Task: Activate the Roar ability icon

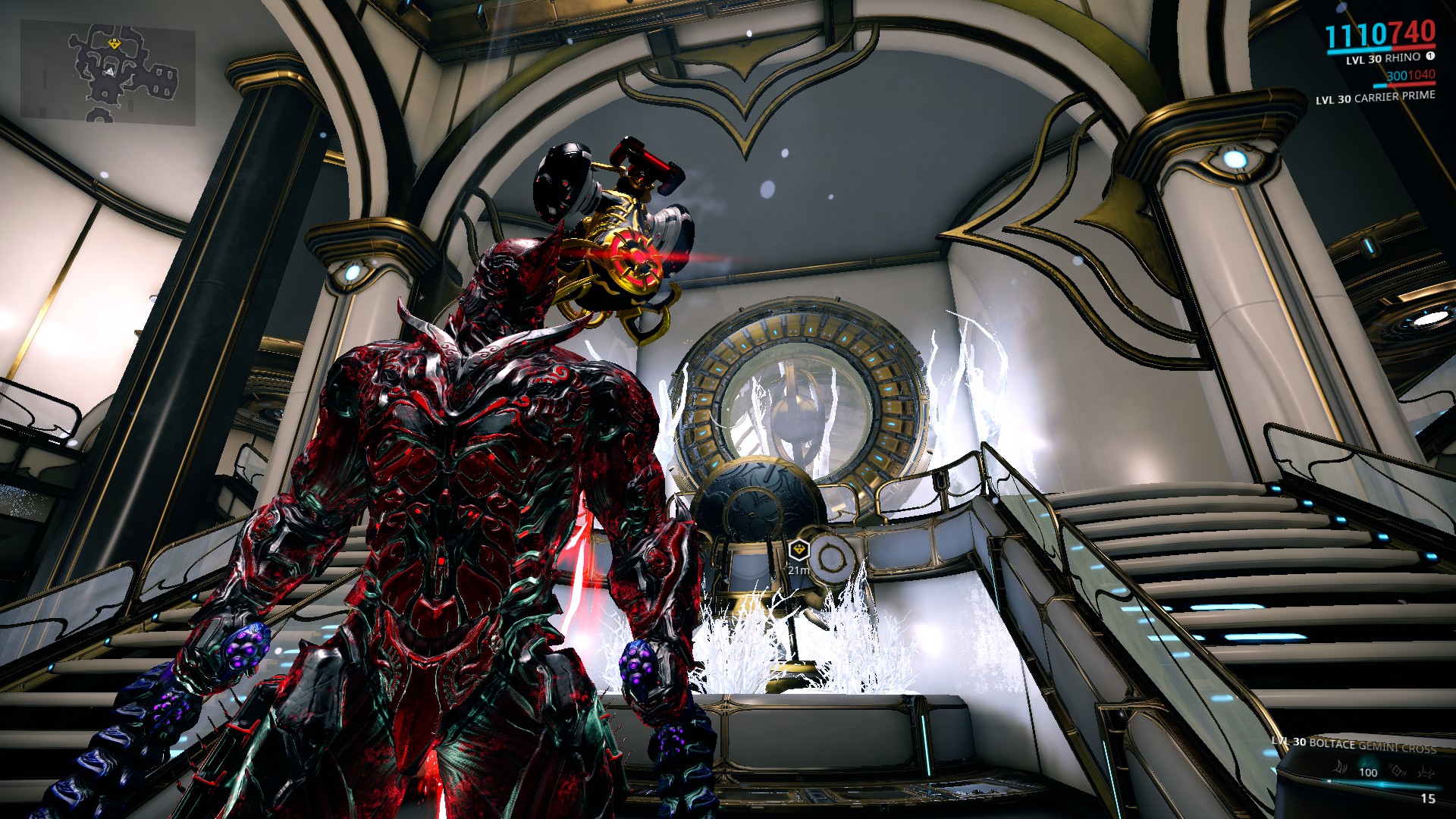Action: [x=1398, y=771]
